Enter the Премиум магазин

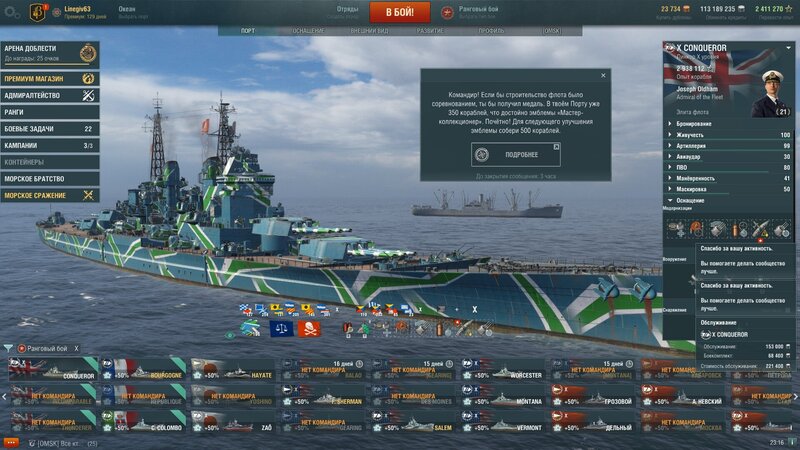49,78
